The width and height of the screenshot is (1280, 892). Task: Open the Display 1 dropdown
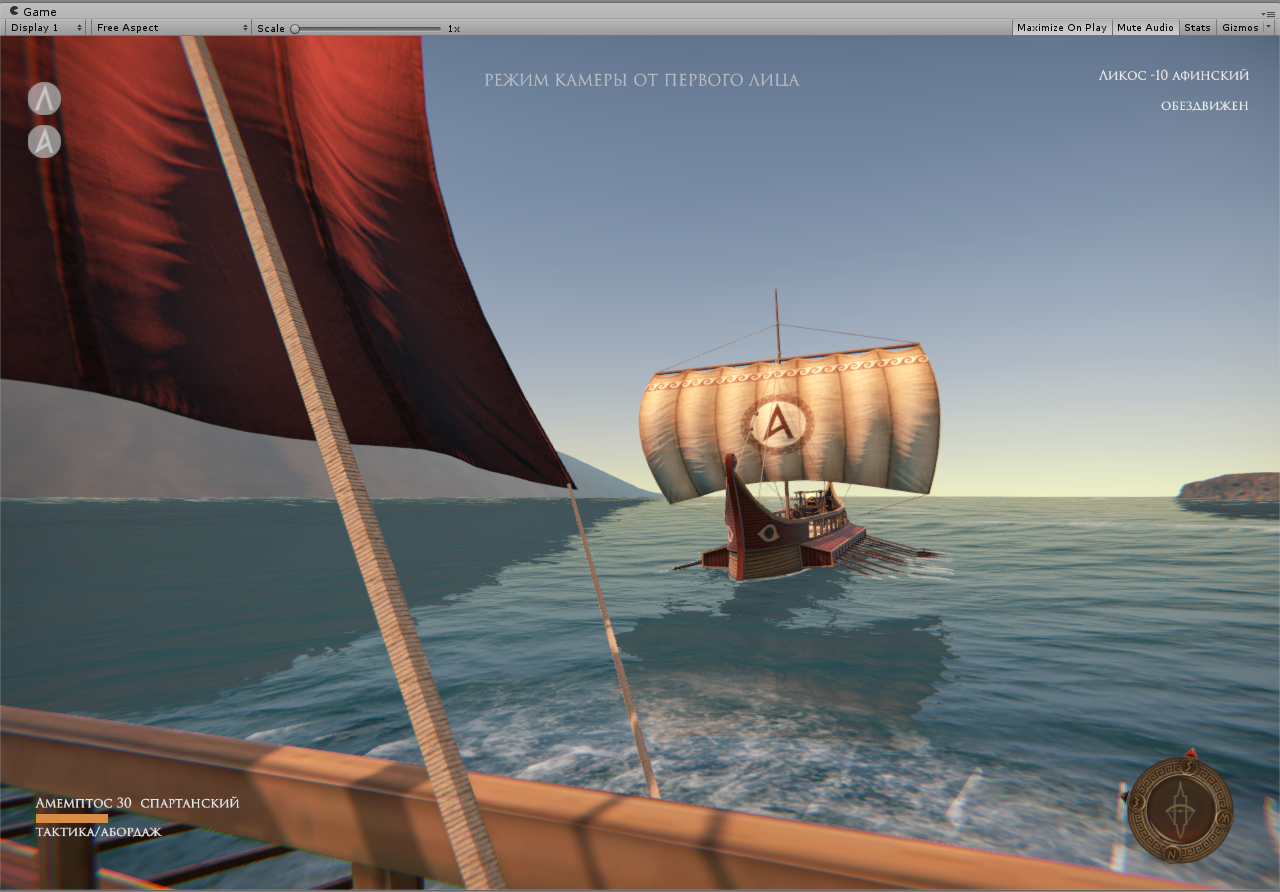[x=46, y=28]
